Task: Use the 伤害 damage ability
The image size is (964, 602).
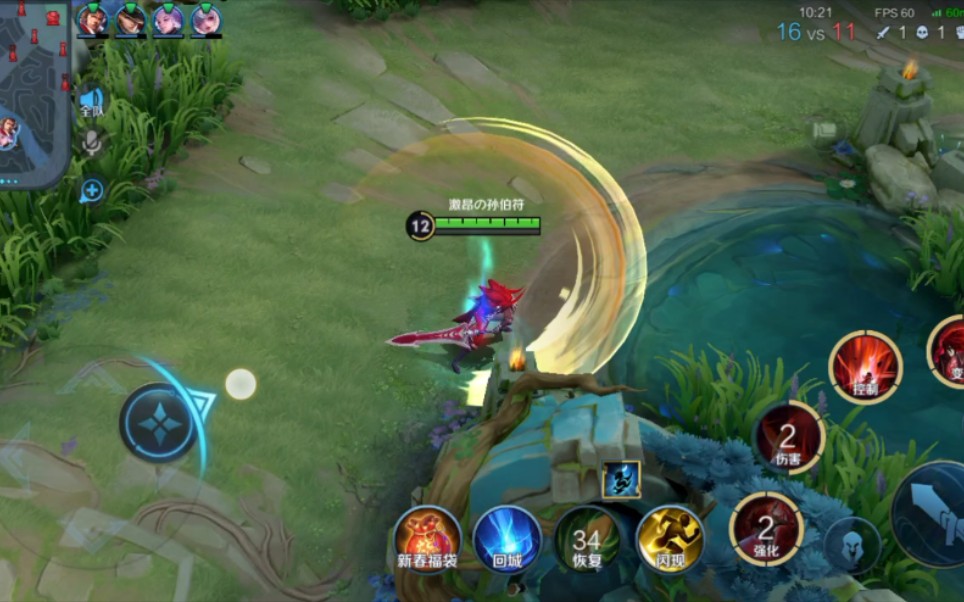Action: tap(789, 438)
